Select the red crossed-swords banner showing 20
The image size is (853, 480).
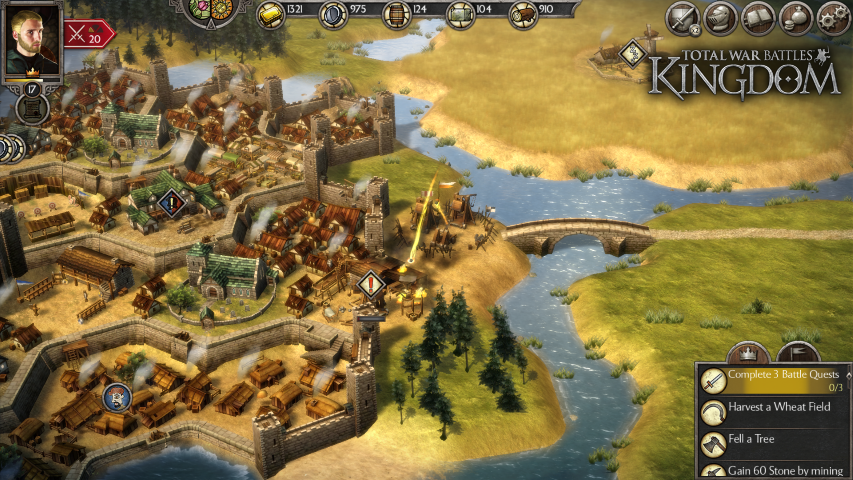tap(89, 33)
